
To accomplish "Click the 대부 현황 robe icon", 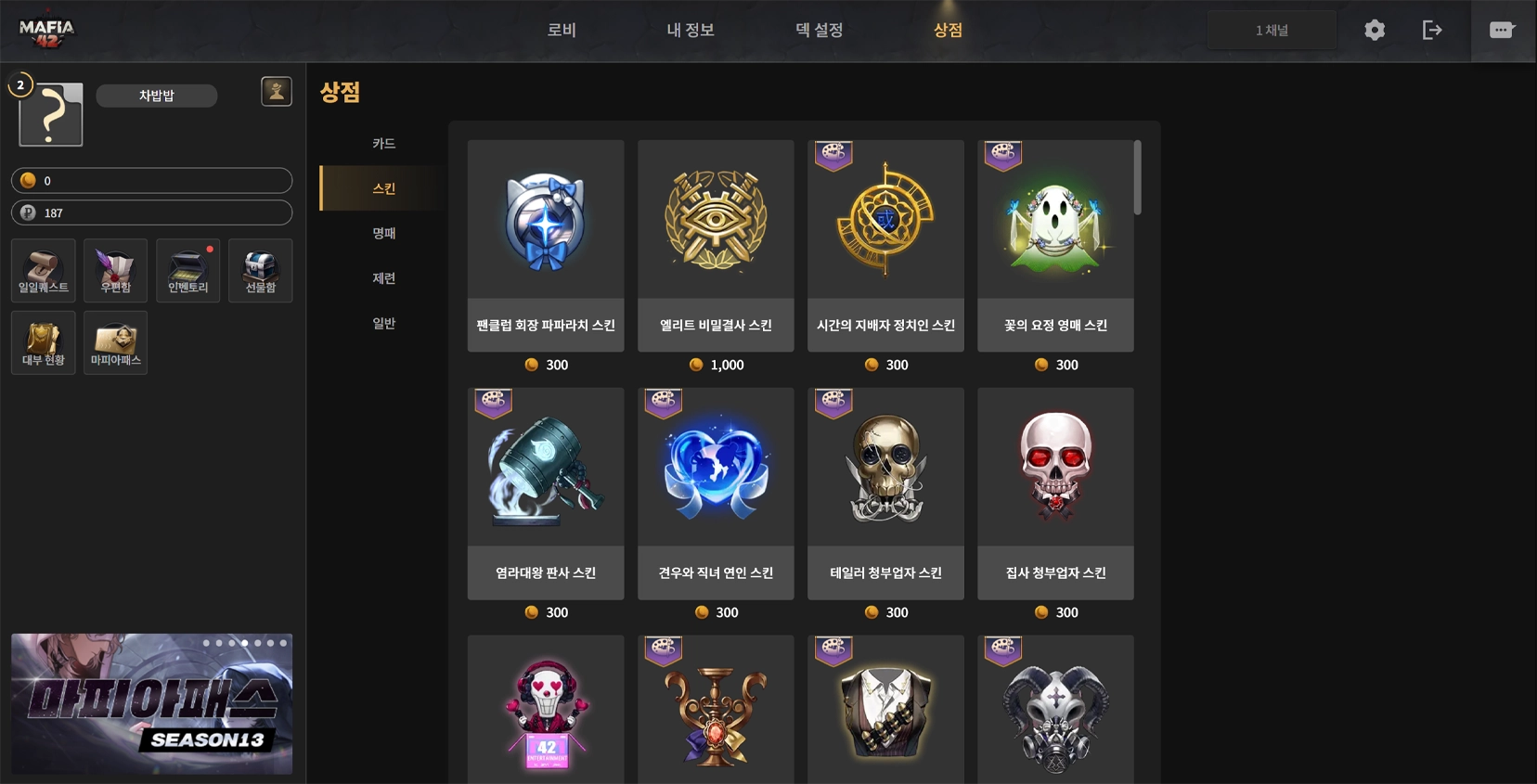I will coord(43,342).
